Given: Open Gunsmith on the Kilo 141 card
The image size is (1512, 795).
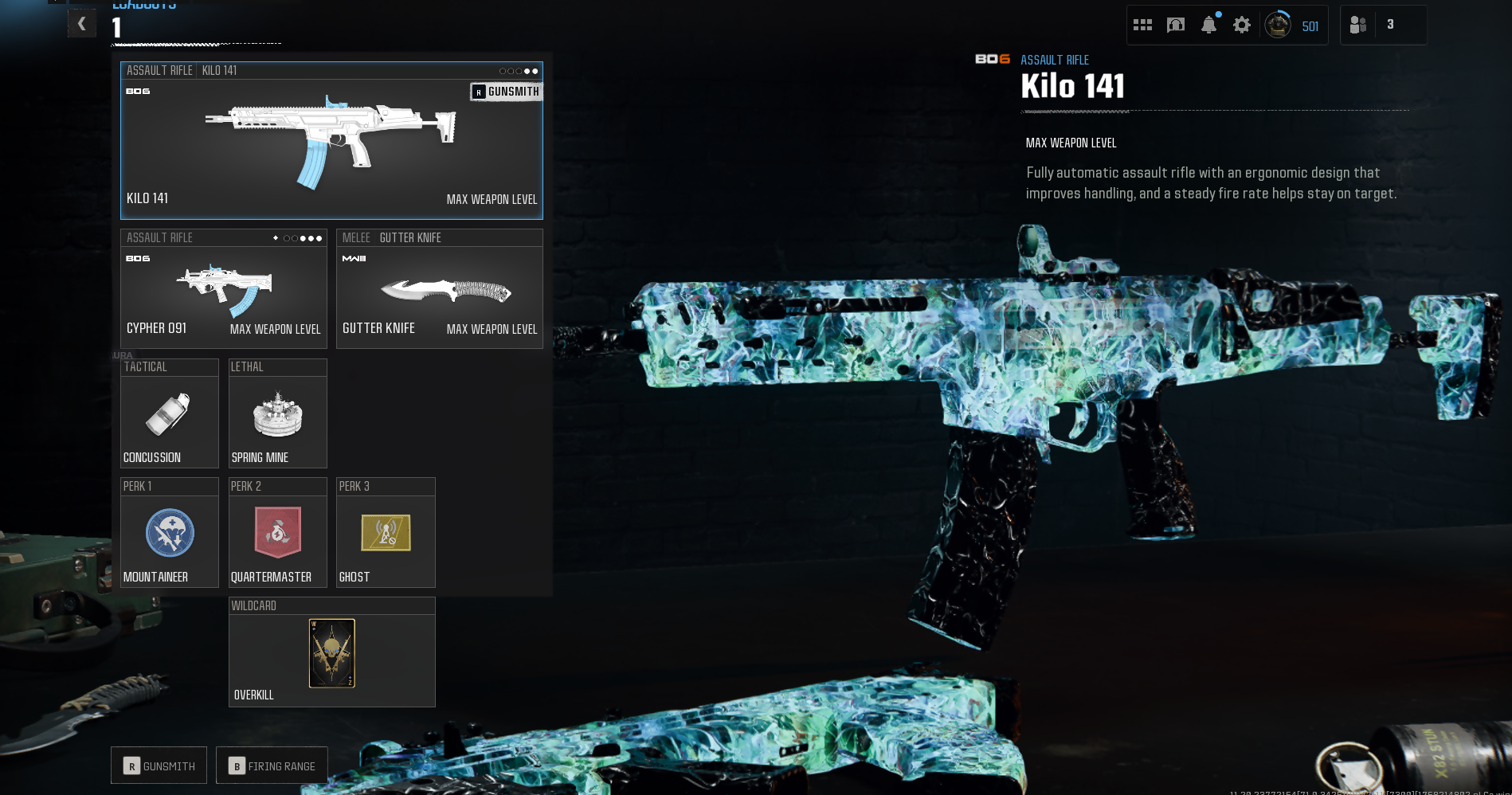Looking at the screenshot, I should click(x=506, y=92).
